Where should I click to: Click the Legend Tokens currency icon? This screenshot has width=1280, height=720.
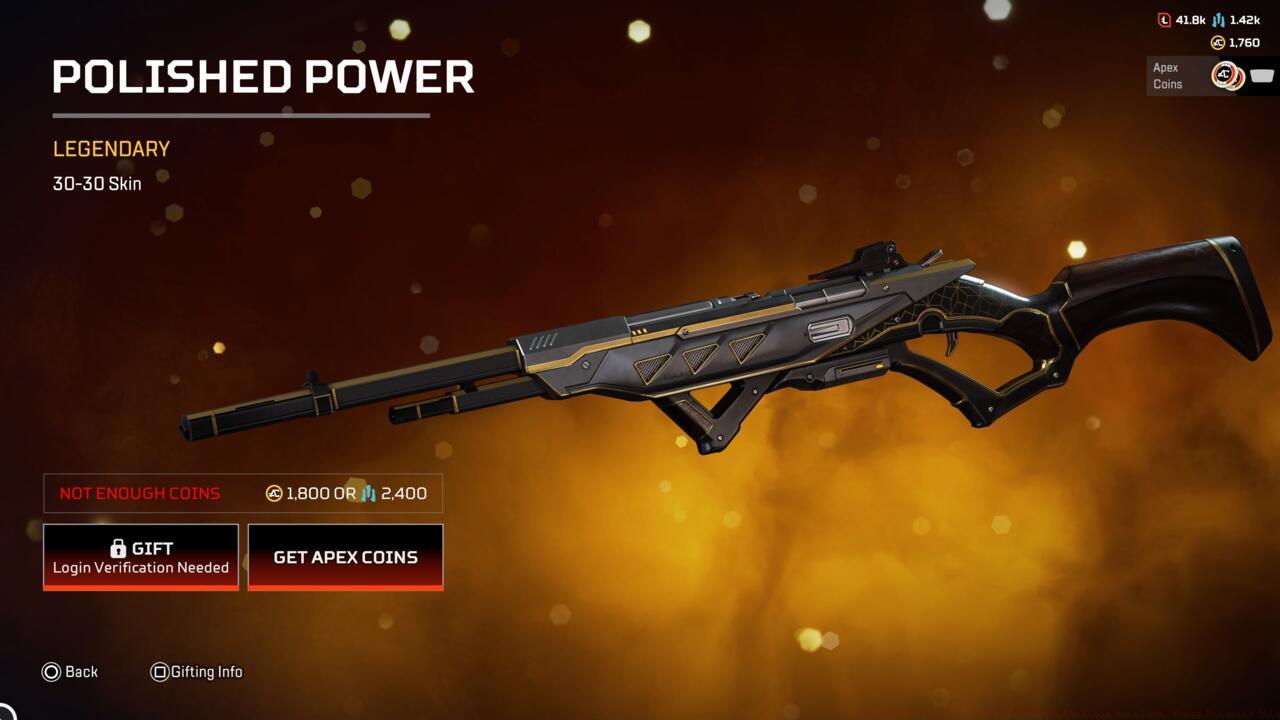pos(1164,21)
